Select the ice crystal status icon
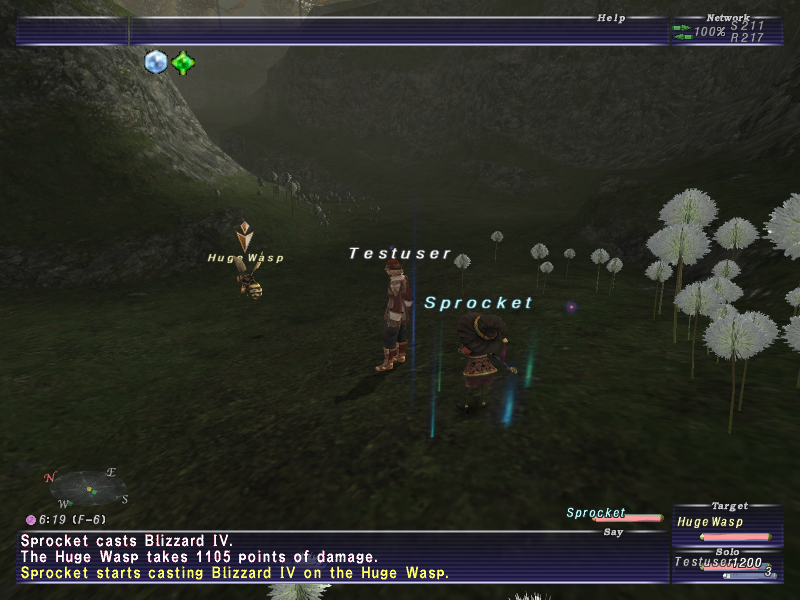 point(155,62)
